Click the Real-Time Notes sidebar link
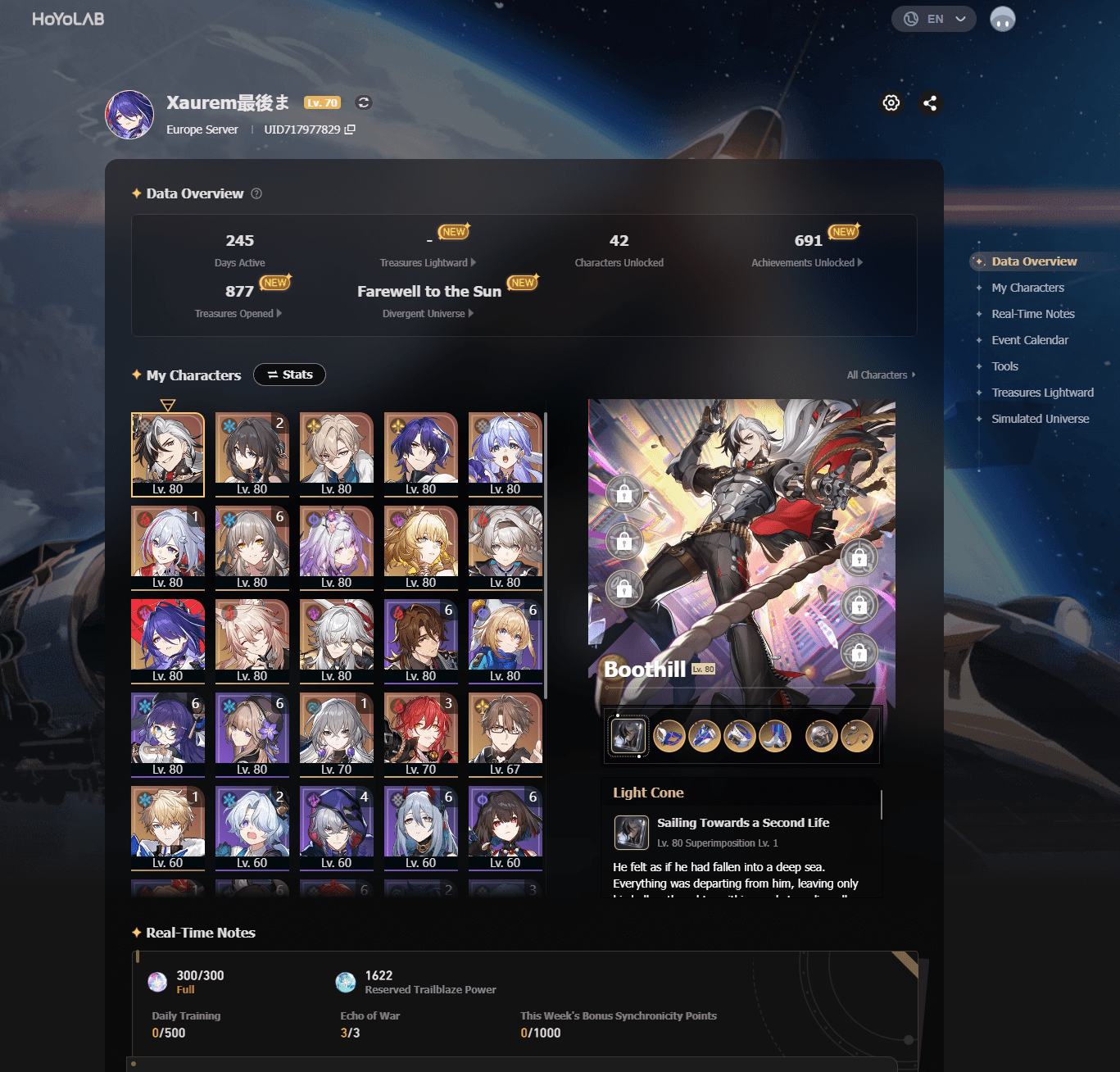Image resolution: width=1120 pixels, height=1072 pixels. [1033, 313]
